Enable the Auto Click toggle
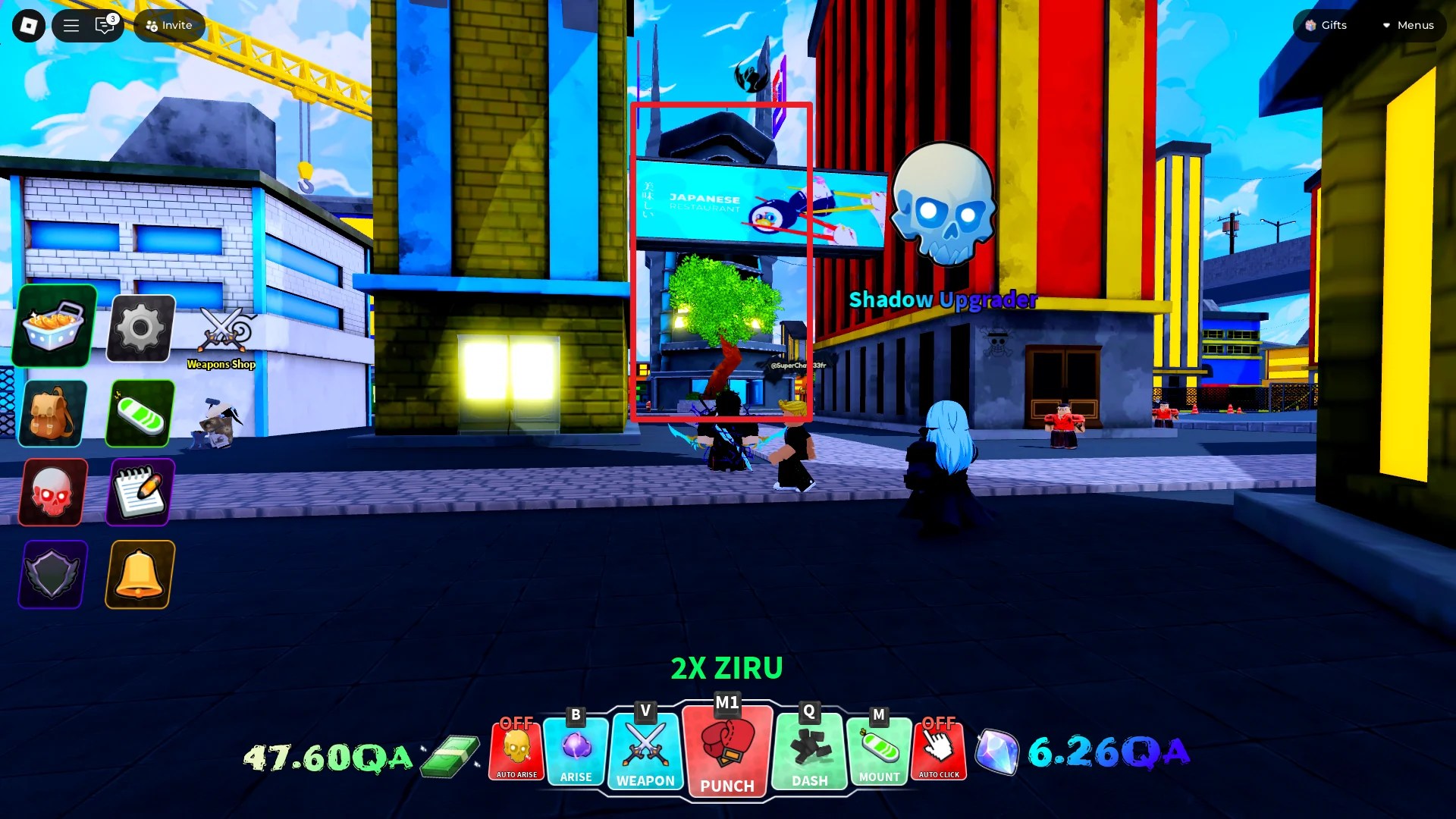Screen dimensions: 1456x819 click(940, 751)
